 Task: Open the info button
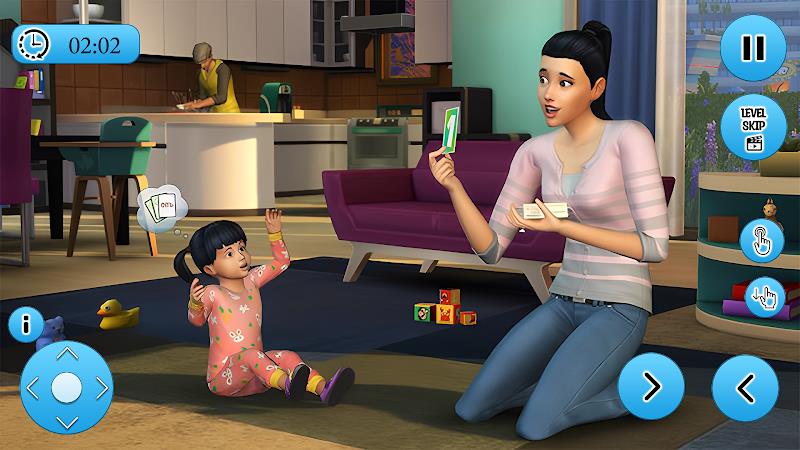[24, 324]
